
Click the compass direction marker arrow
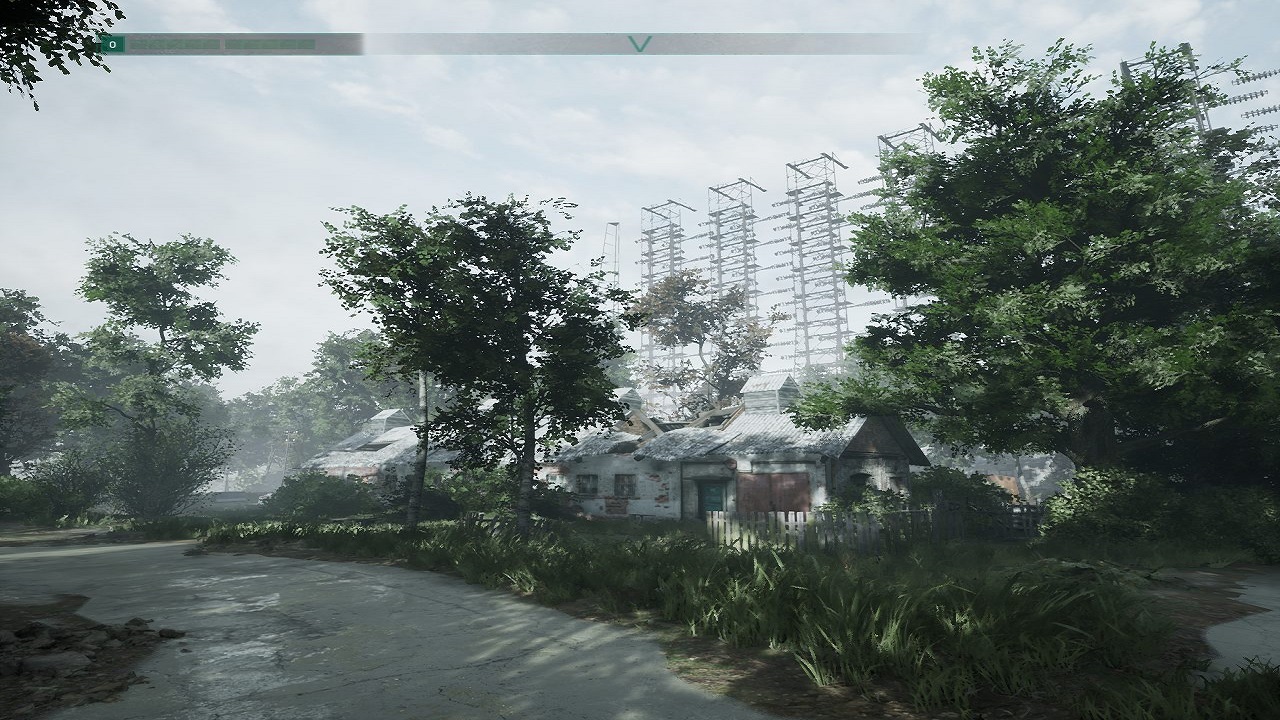639,44
